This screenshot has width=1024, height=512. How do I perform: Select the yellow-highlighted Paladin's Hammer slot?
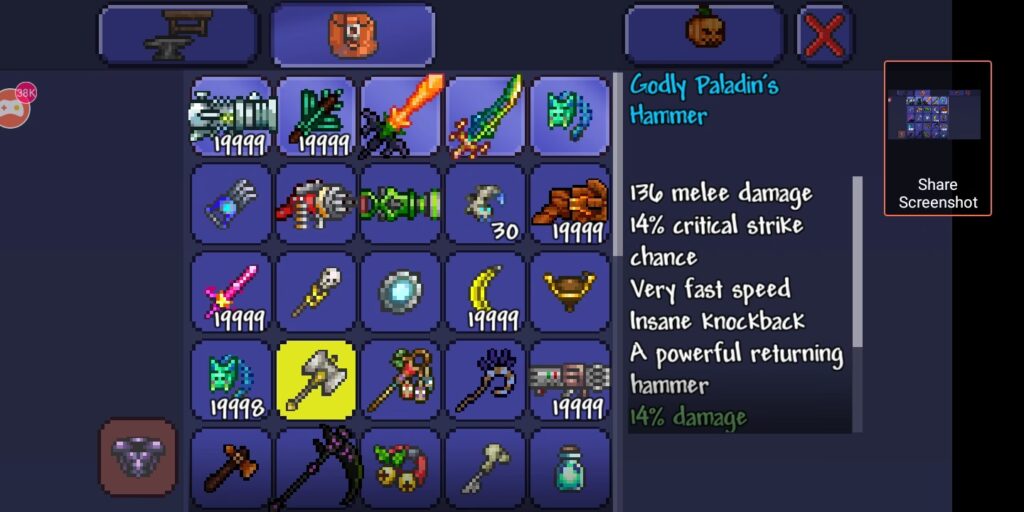(316, 380)
